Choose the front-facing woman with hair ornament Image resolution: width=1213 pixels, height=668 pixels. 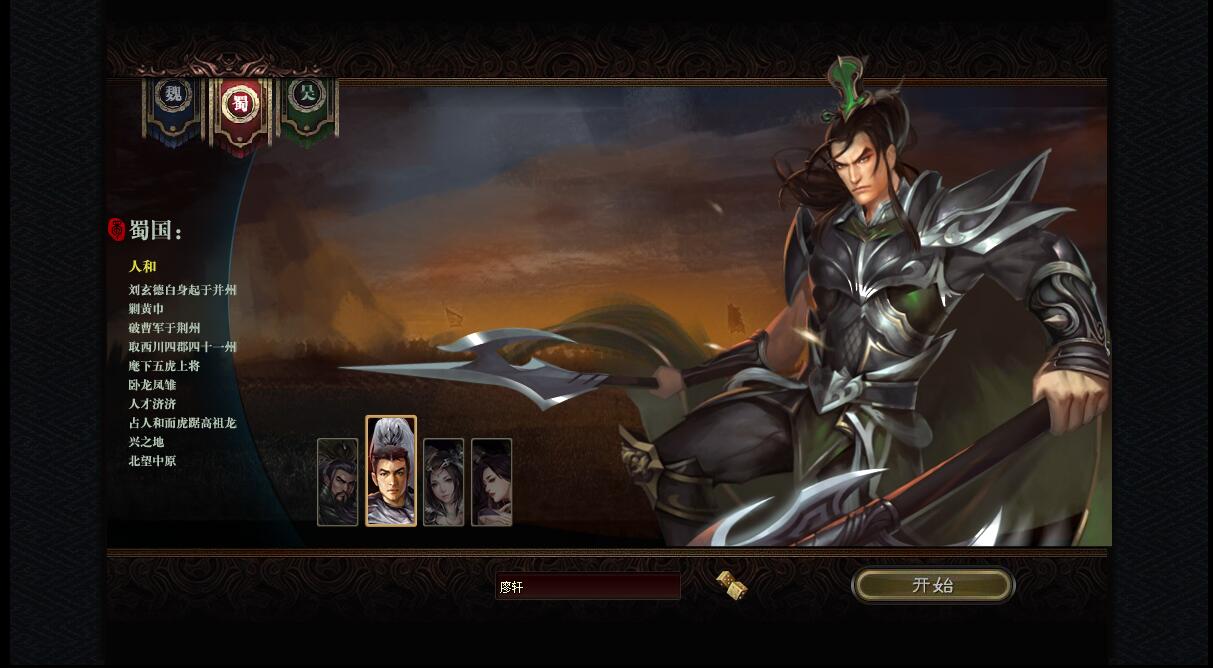pyautogui.click(x=443, y=482)
